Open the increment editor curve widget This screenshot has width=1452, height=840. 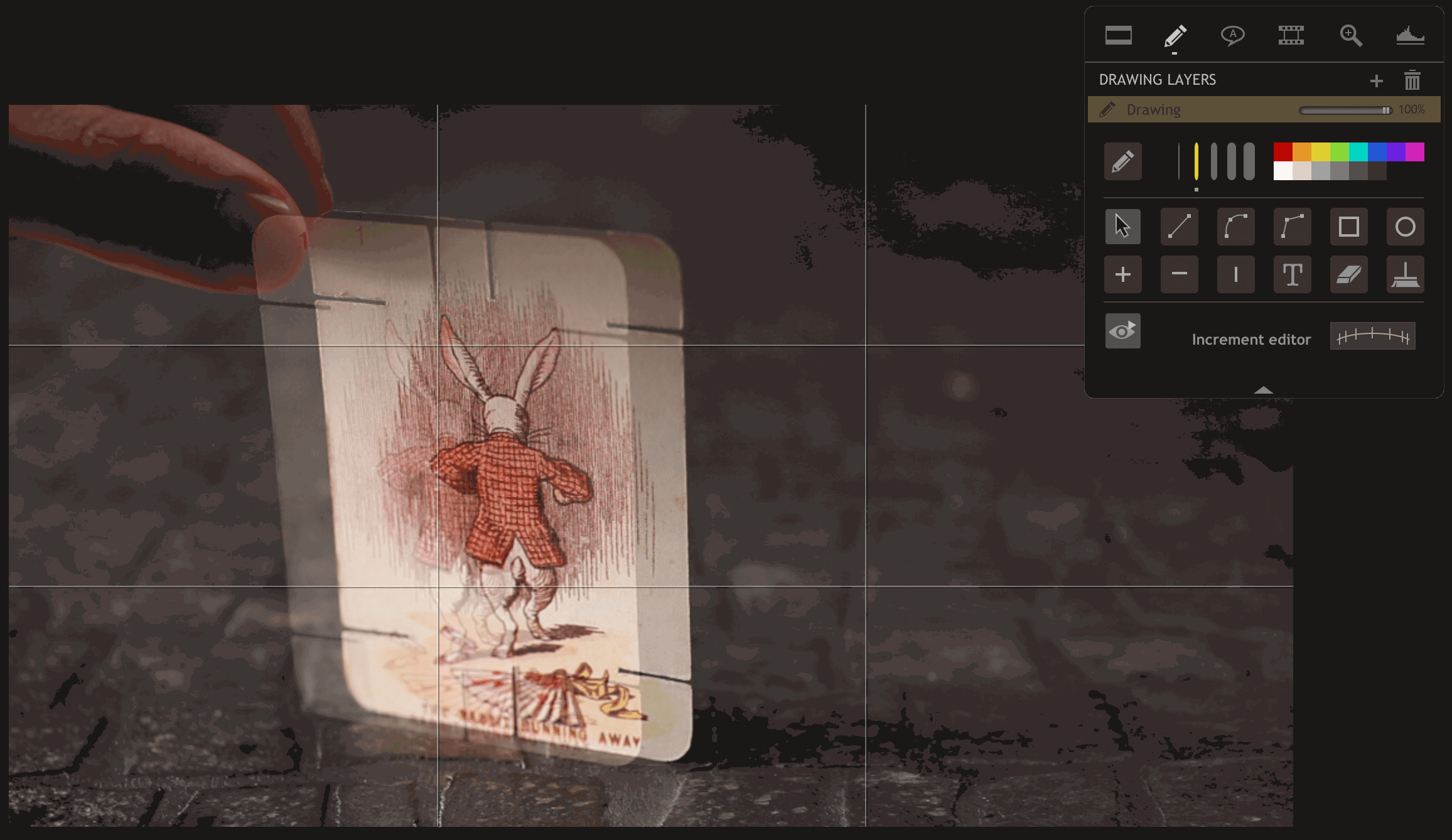point(1372,335)
